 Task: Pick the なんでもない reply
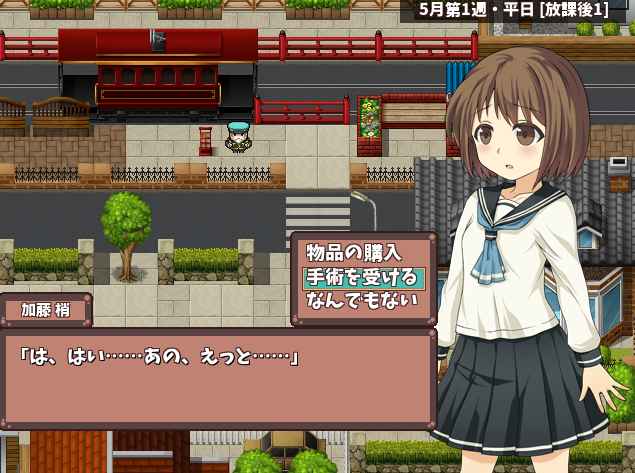click(361, 300)
